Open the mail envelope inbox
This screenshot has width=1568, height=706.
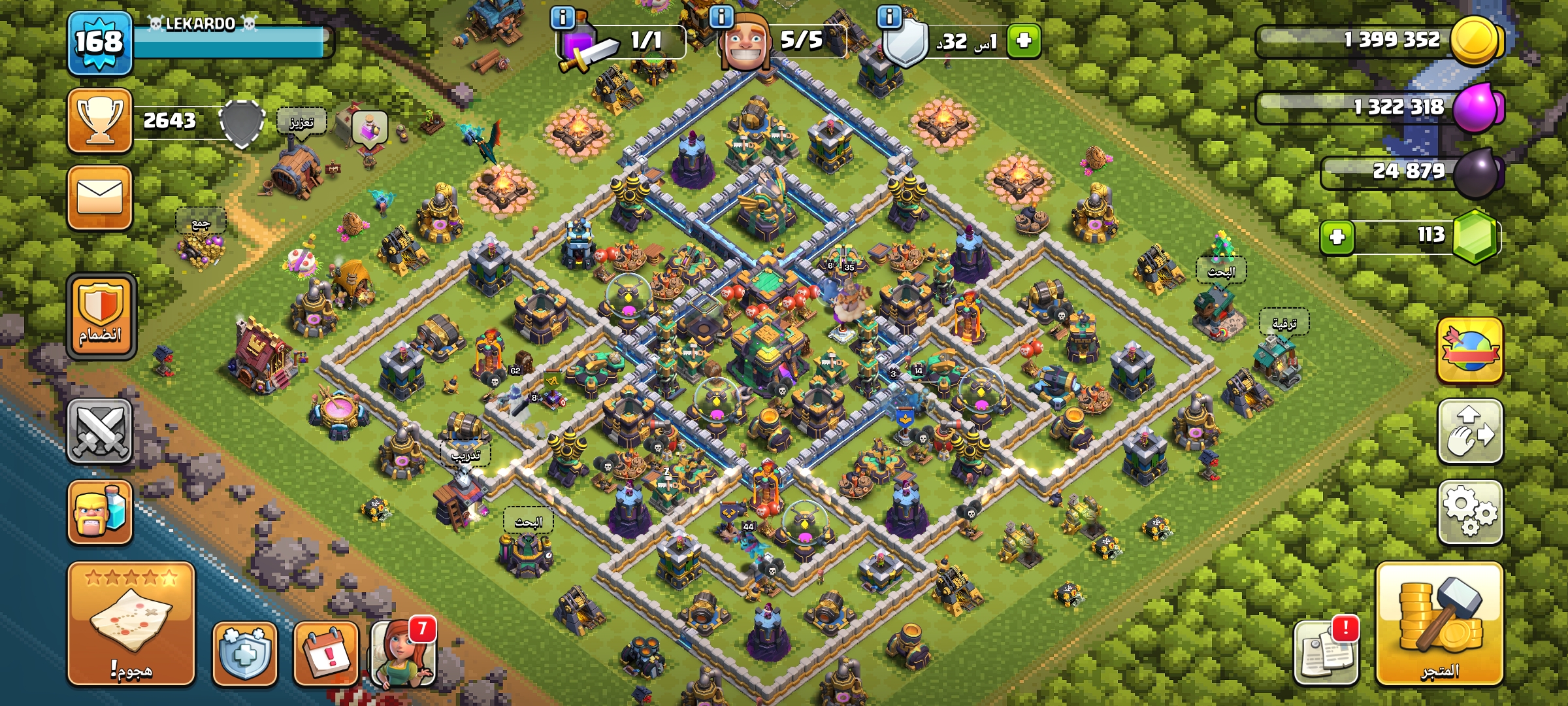99,197
